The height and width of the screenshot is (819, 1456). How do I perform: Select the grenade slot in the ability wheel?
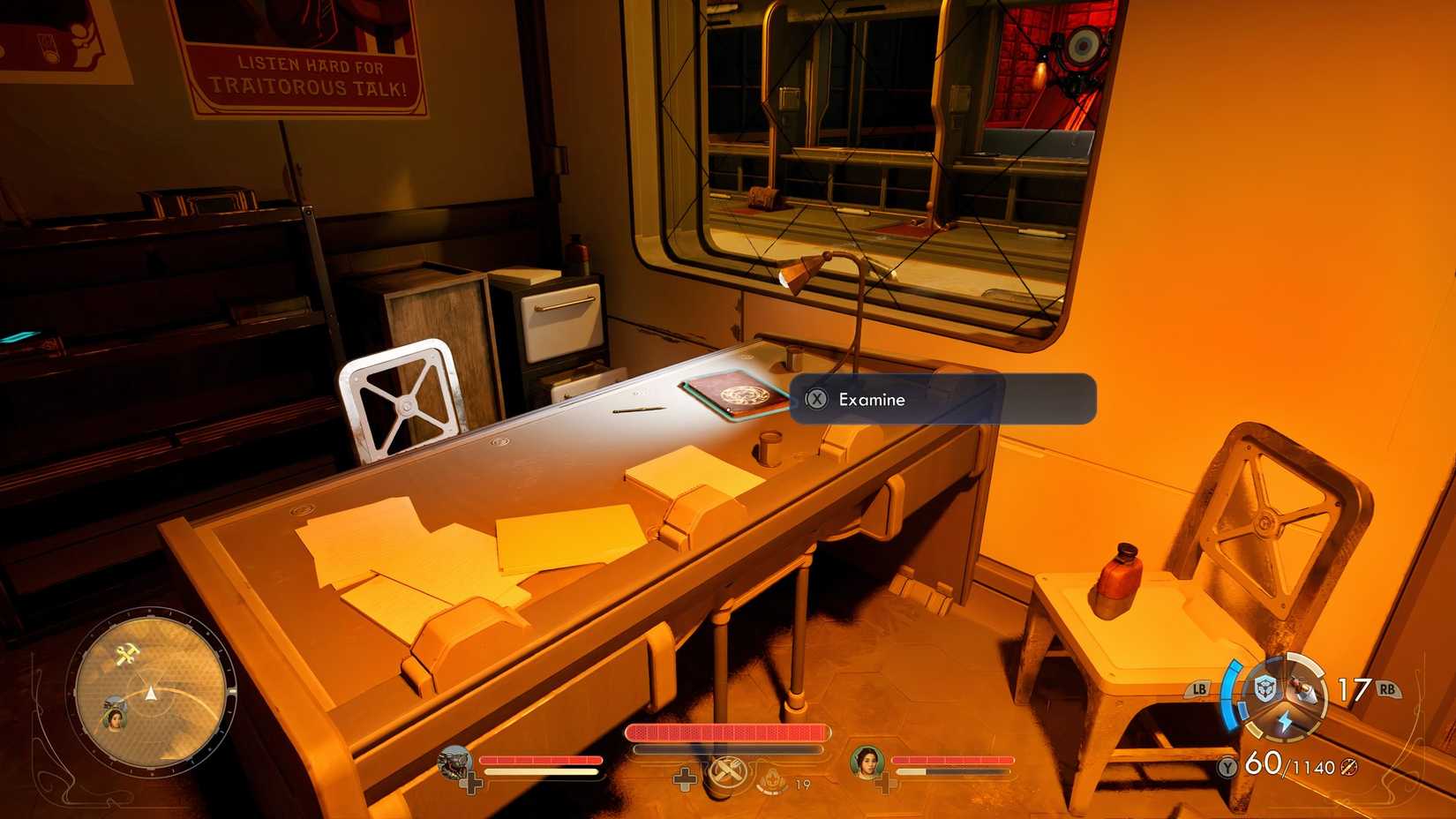[x=1302, y=688]
